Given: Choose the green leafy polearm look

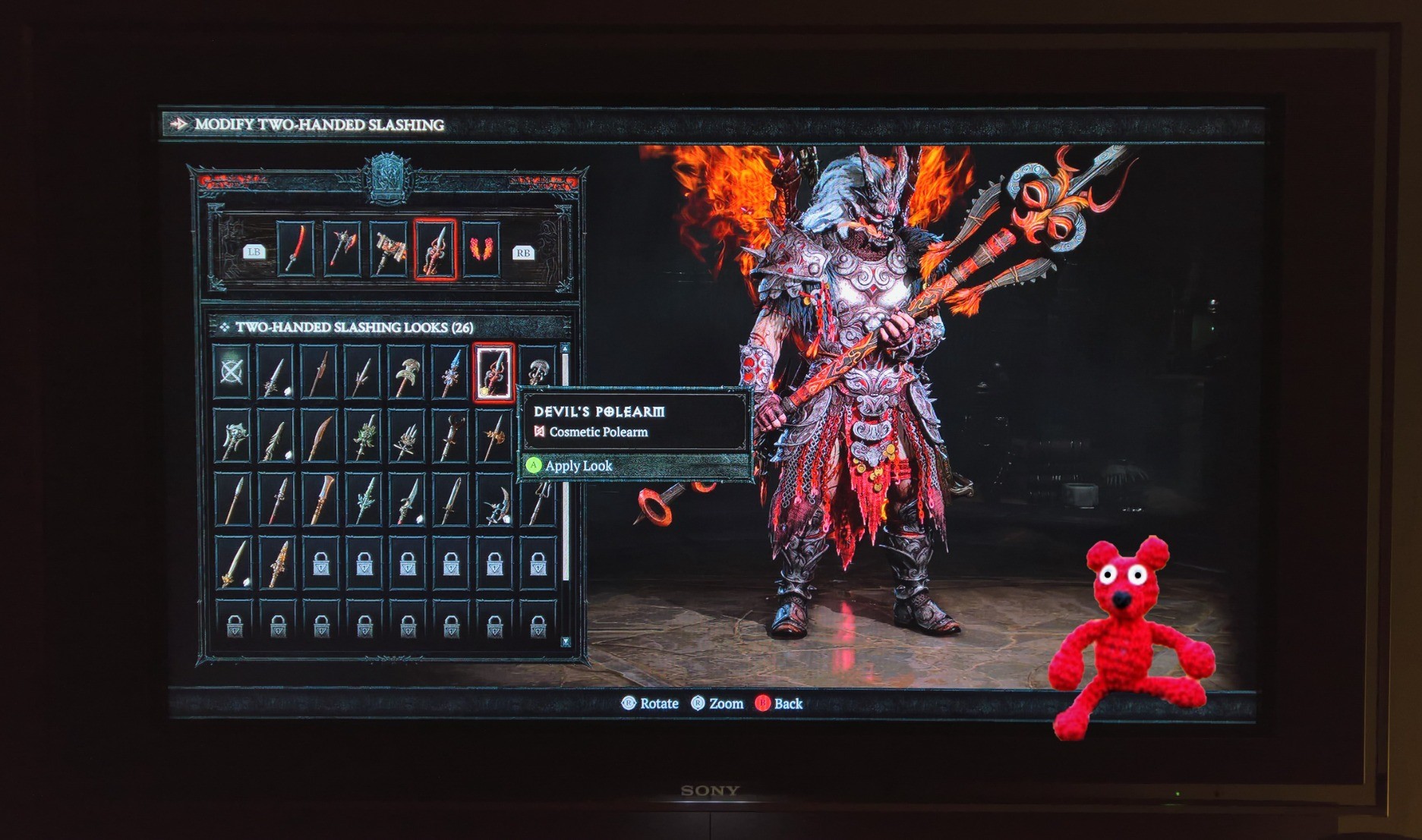Looking at the screenshot, I should [364, 436].
